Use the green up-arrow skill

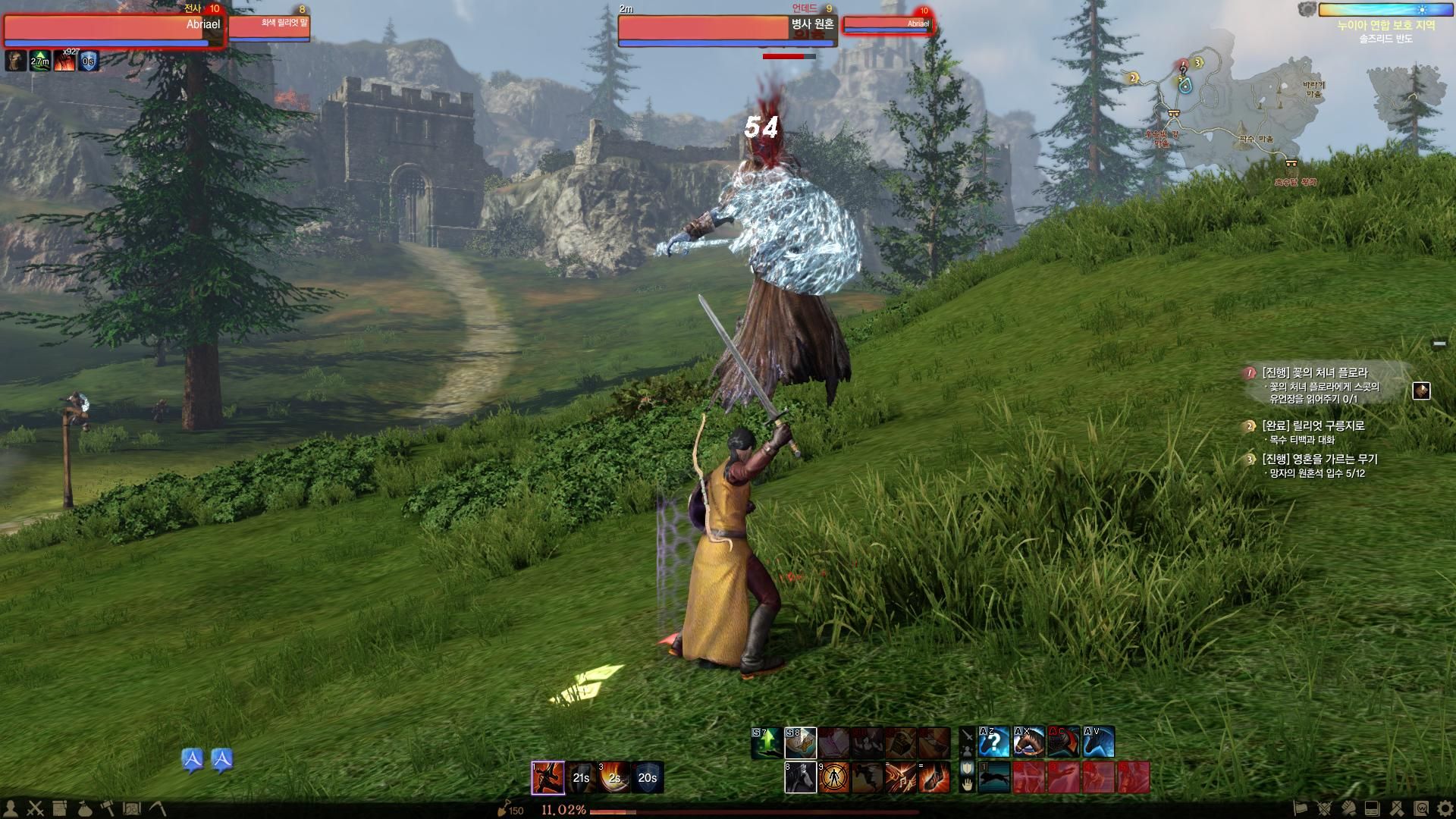pos(767,743)
